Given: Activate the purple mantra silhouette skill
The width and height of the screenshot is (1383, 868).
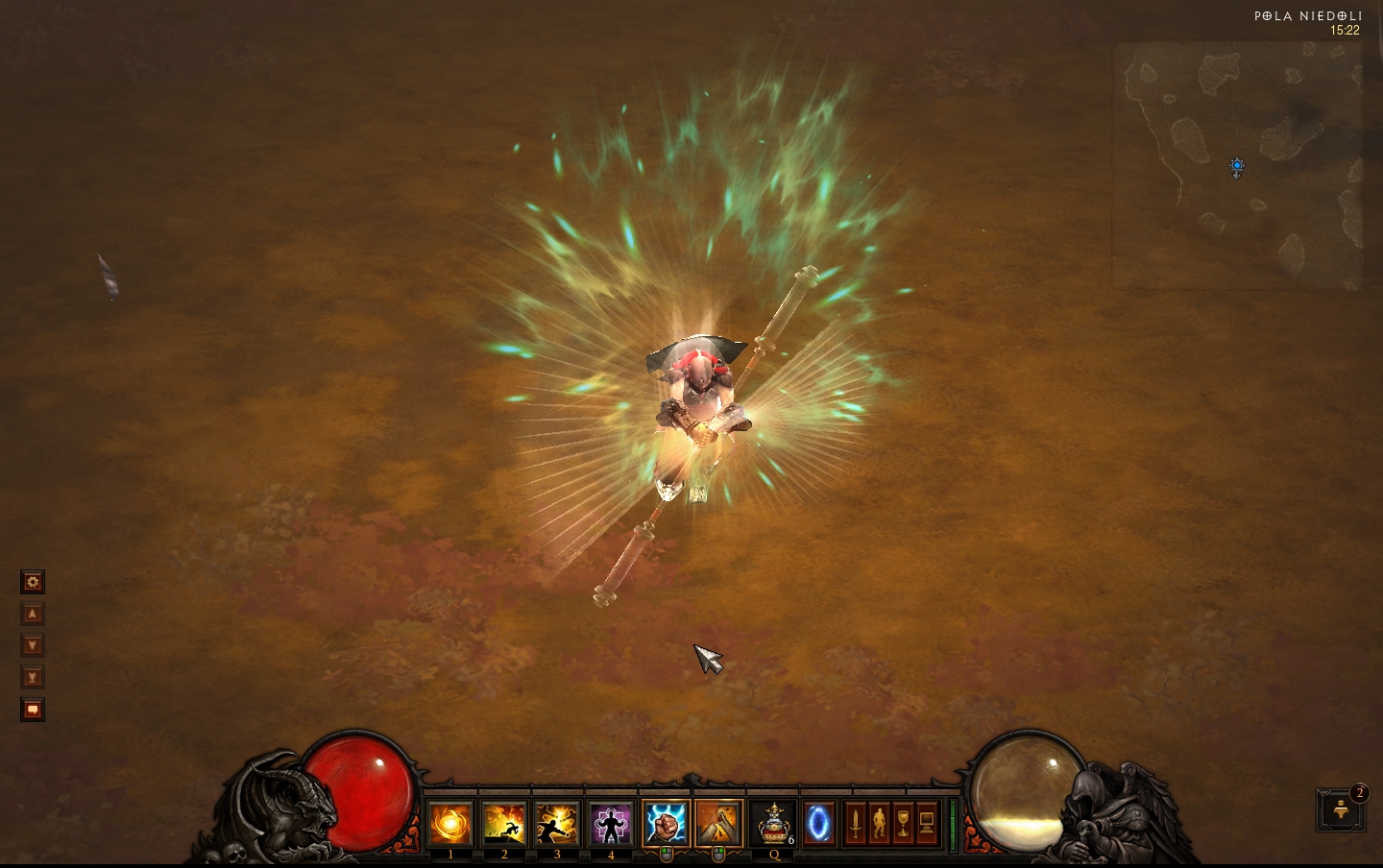Looking at the screenshot, I should [611, 824].
